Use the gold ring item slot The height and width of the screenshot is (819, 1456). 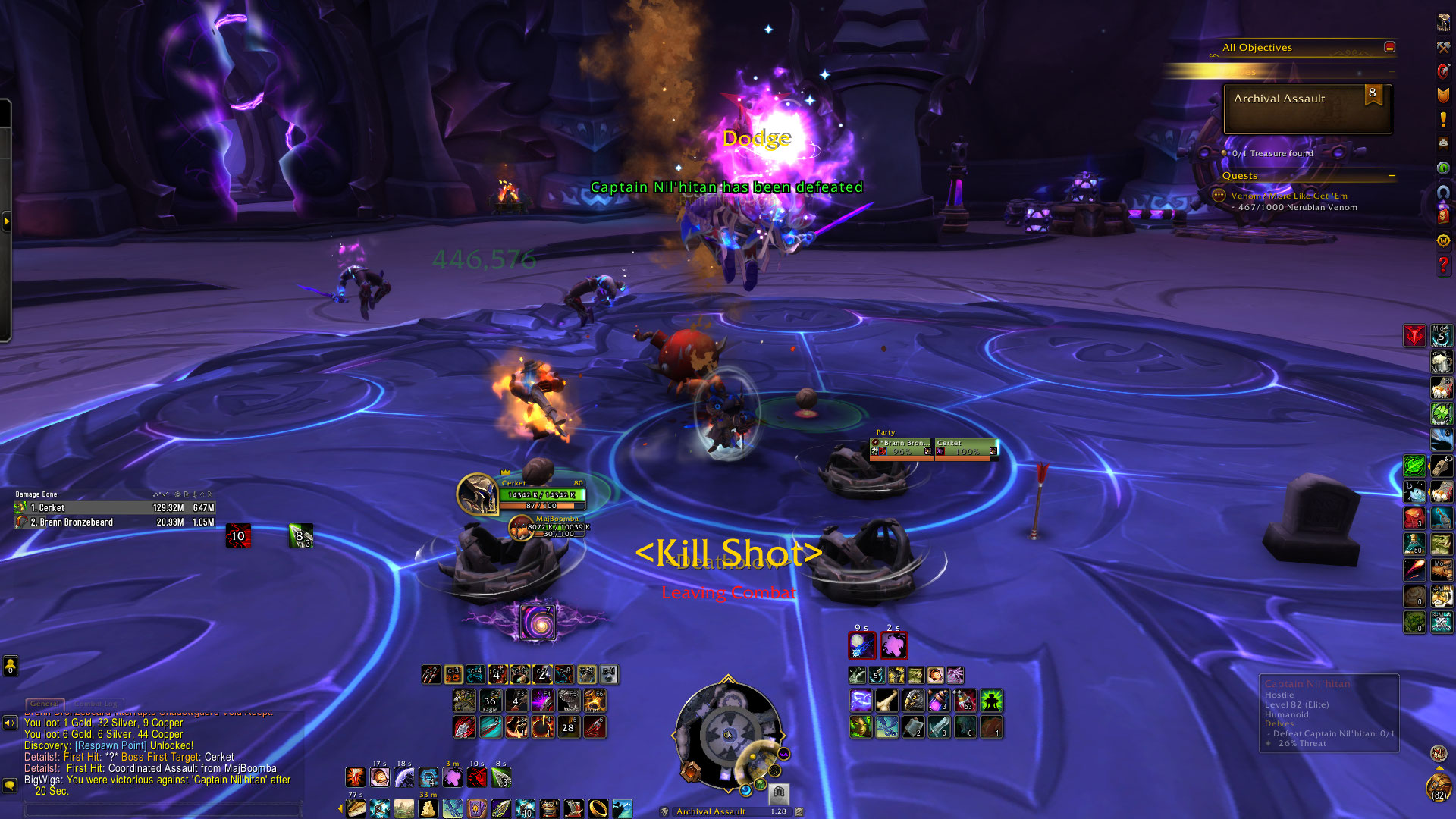click(x=598, y=808)
